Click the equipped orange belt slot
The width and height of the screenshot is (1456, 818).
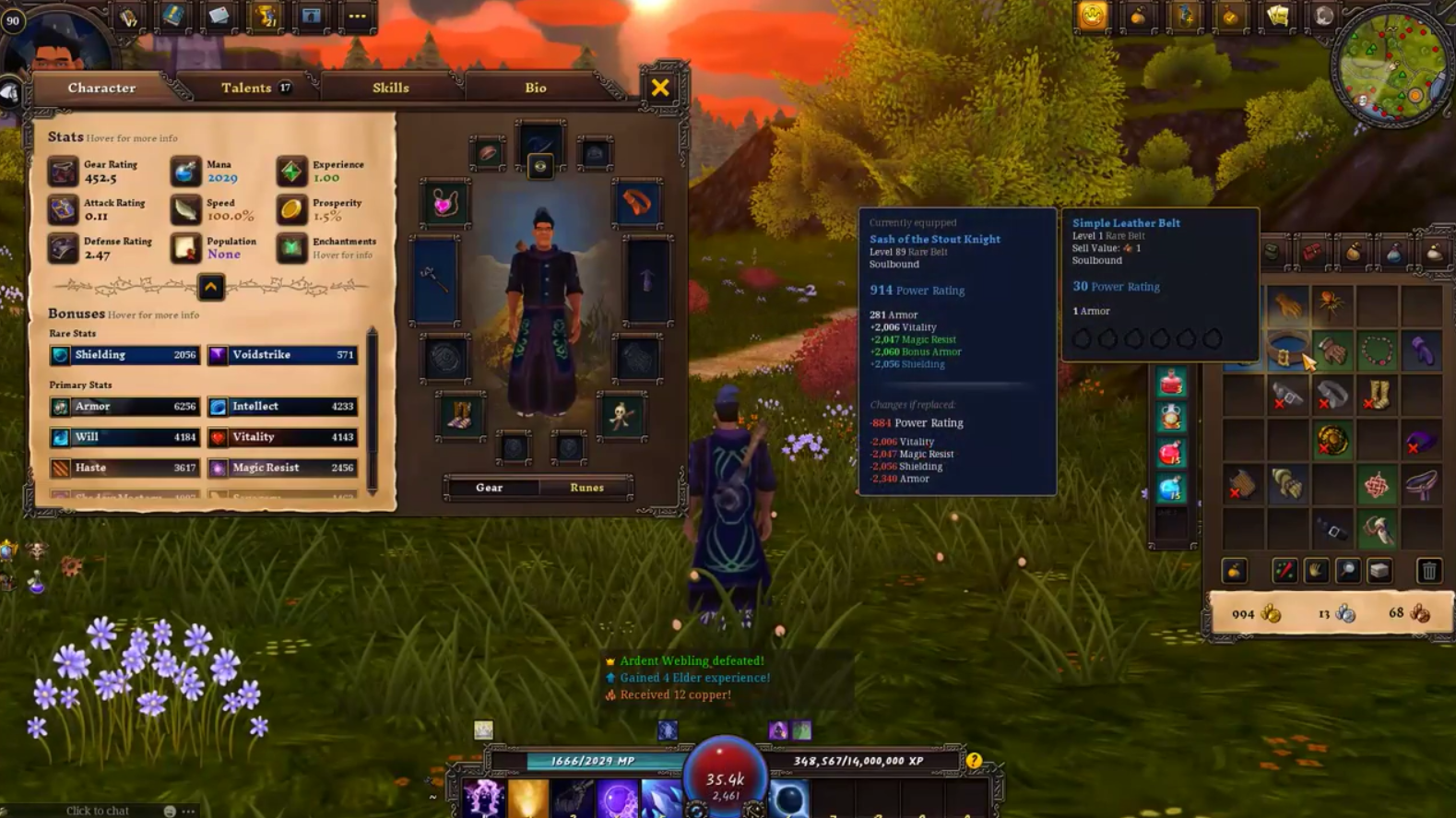pos(637,203)
